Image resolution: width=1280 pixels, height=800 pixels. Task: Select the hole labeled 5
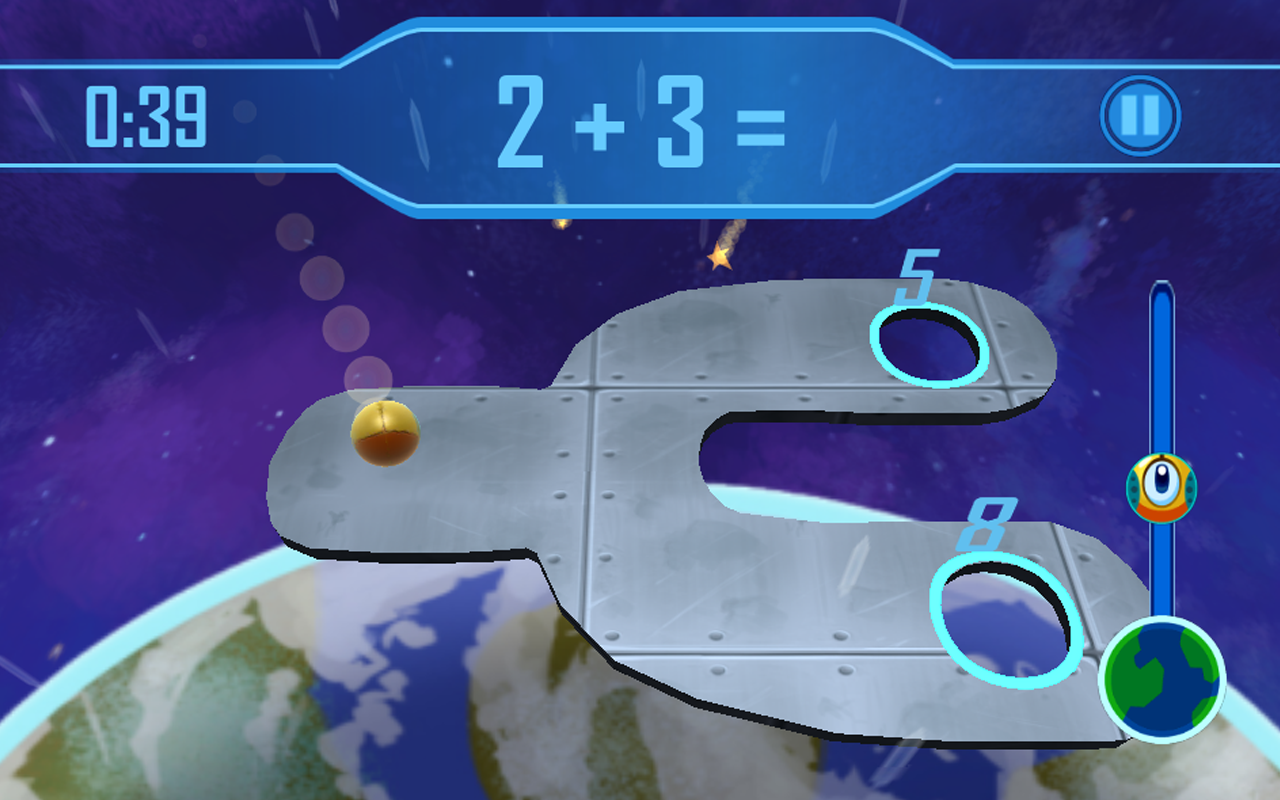click(928, 347)
